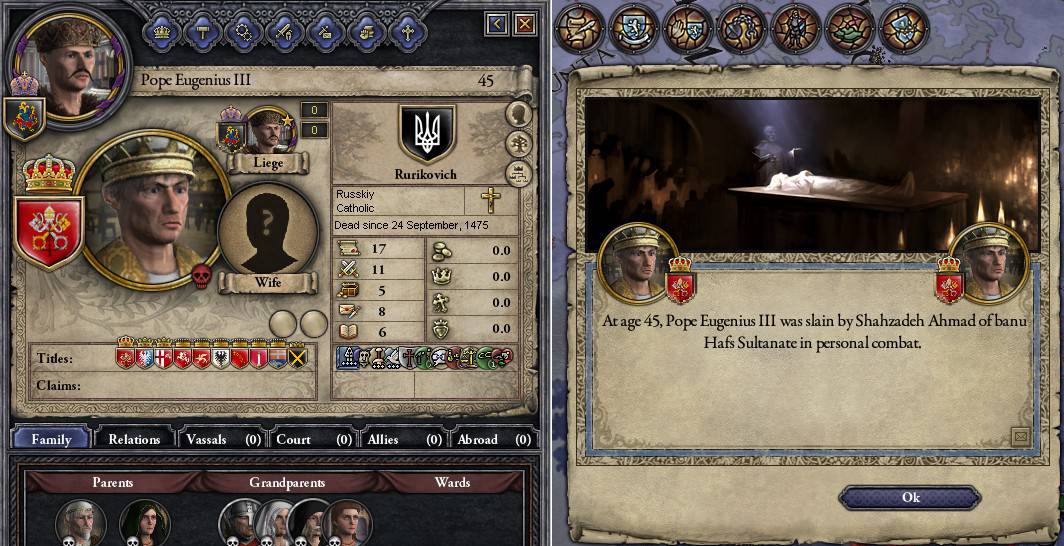Open the Rurikovich dynasty shield
Viewport: 1064px width, 546px height.
click(x=427, y=133)
